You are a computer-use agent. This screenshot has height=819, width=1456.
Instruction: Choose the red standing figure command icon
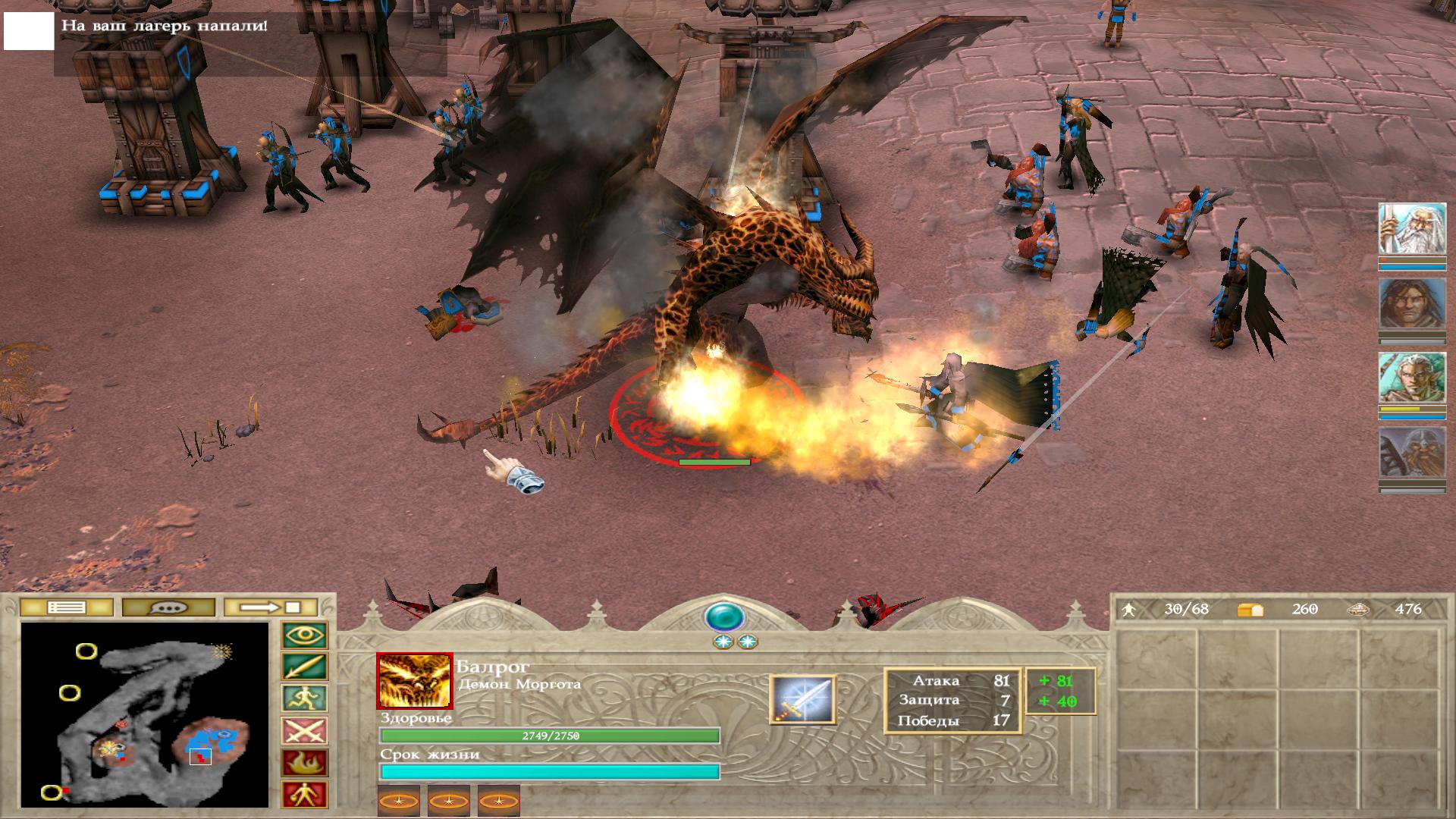click(305, 795)
